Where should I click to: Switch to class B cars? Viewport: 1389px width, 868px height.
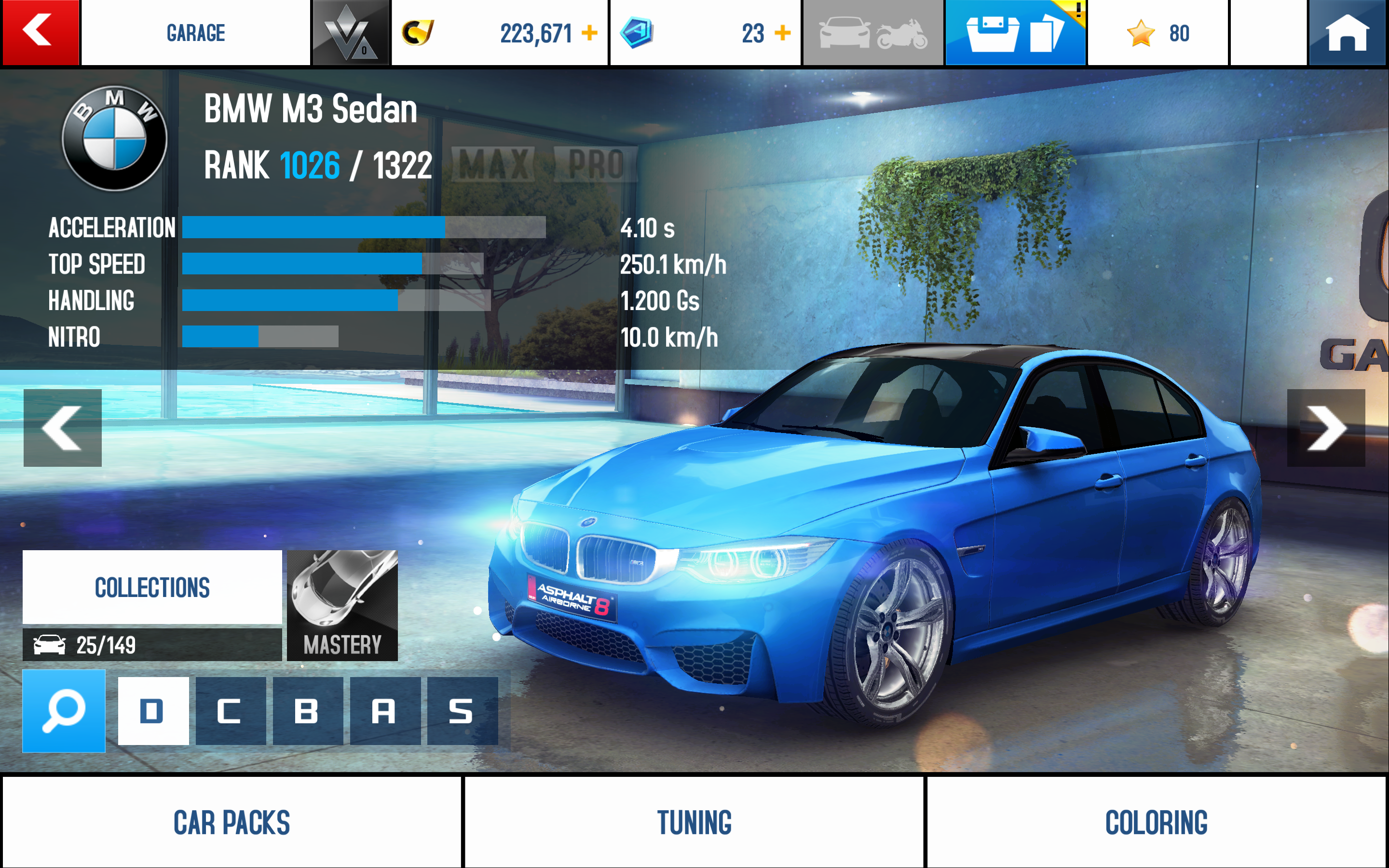point(308,711)
